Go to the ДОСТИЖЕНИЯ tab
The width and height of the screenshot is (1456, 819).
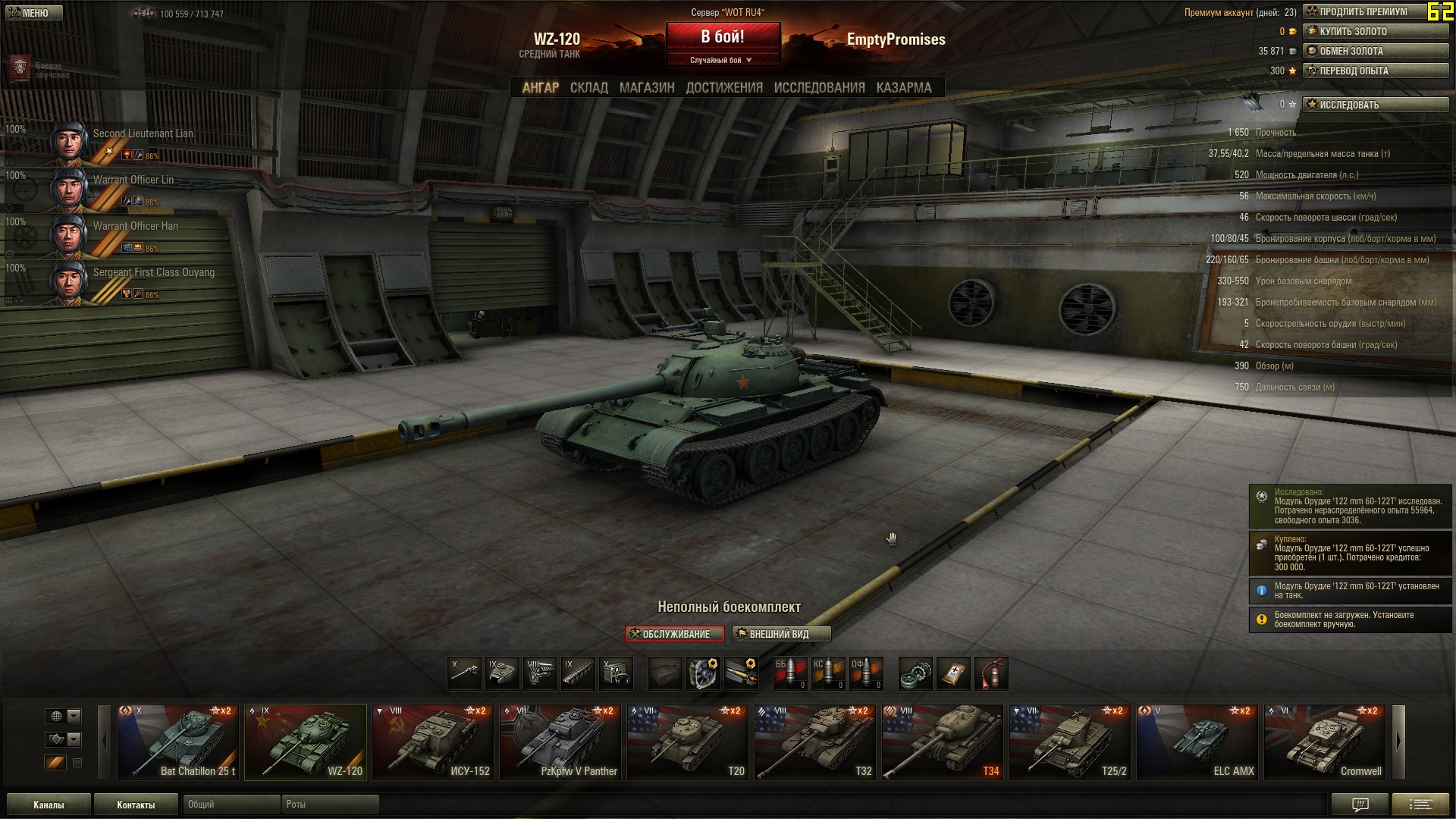pyautogui.click(x=724, y=88)
